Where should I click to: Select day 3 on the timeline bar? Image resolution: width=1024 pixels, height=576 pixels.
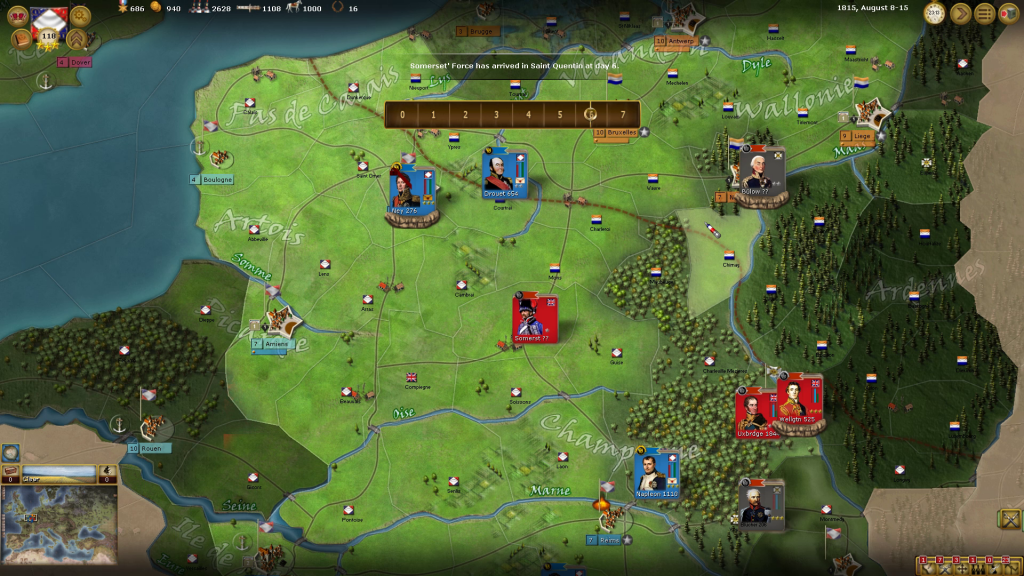point(496,114)
